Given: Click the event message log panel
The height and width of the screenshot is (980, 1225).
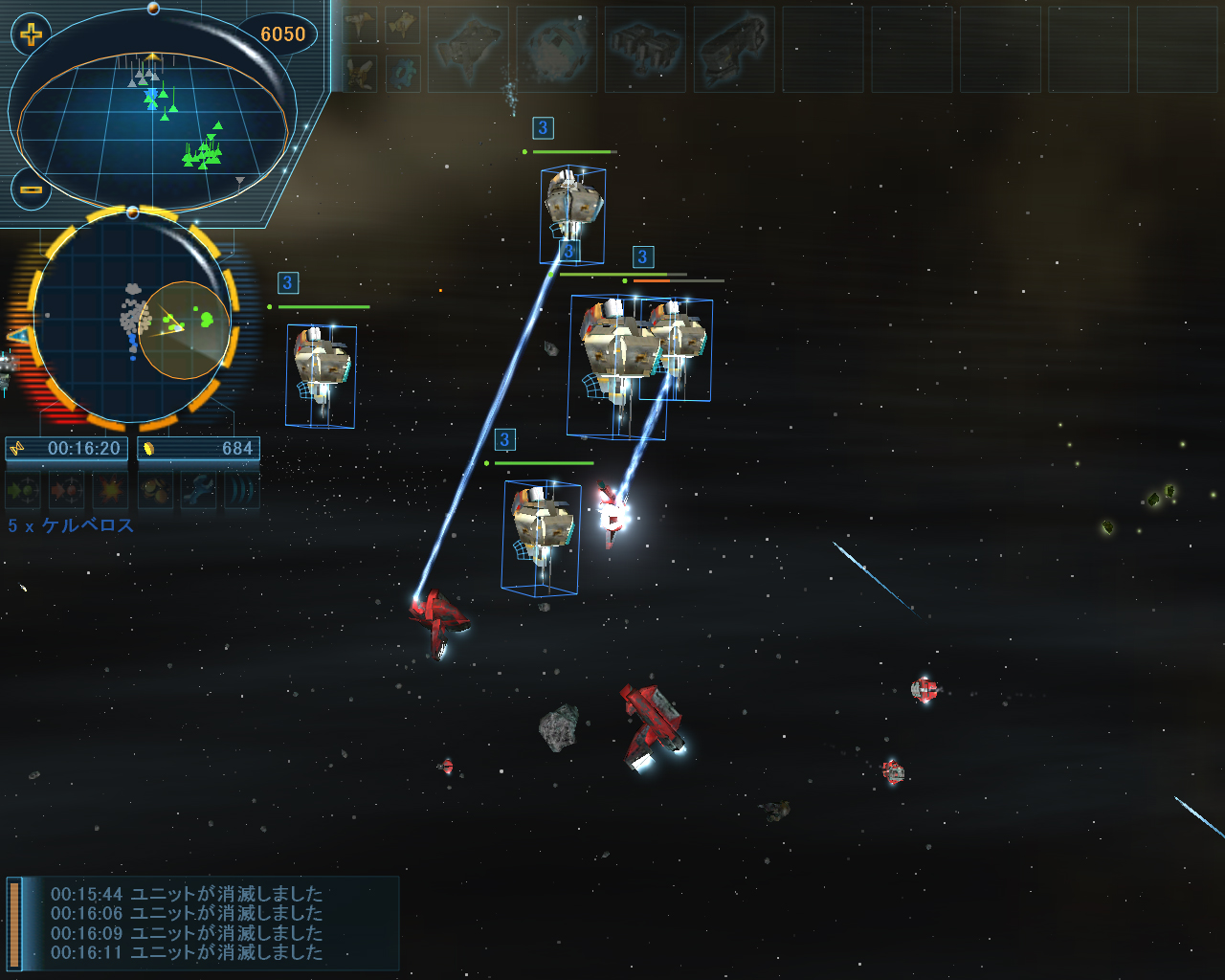Looking at the screenshot, I should (x=201, y=924).
